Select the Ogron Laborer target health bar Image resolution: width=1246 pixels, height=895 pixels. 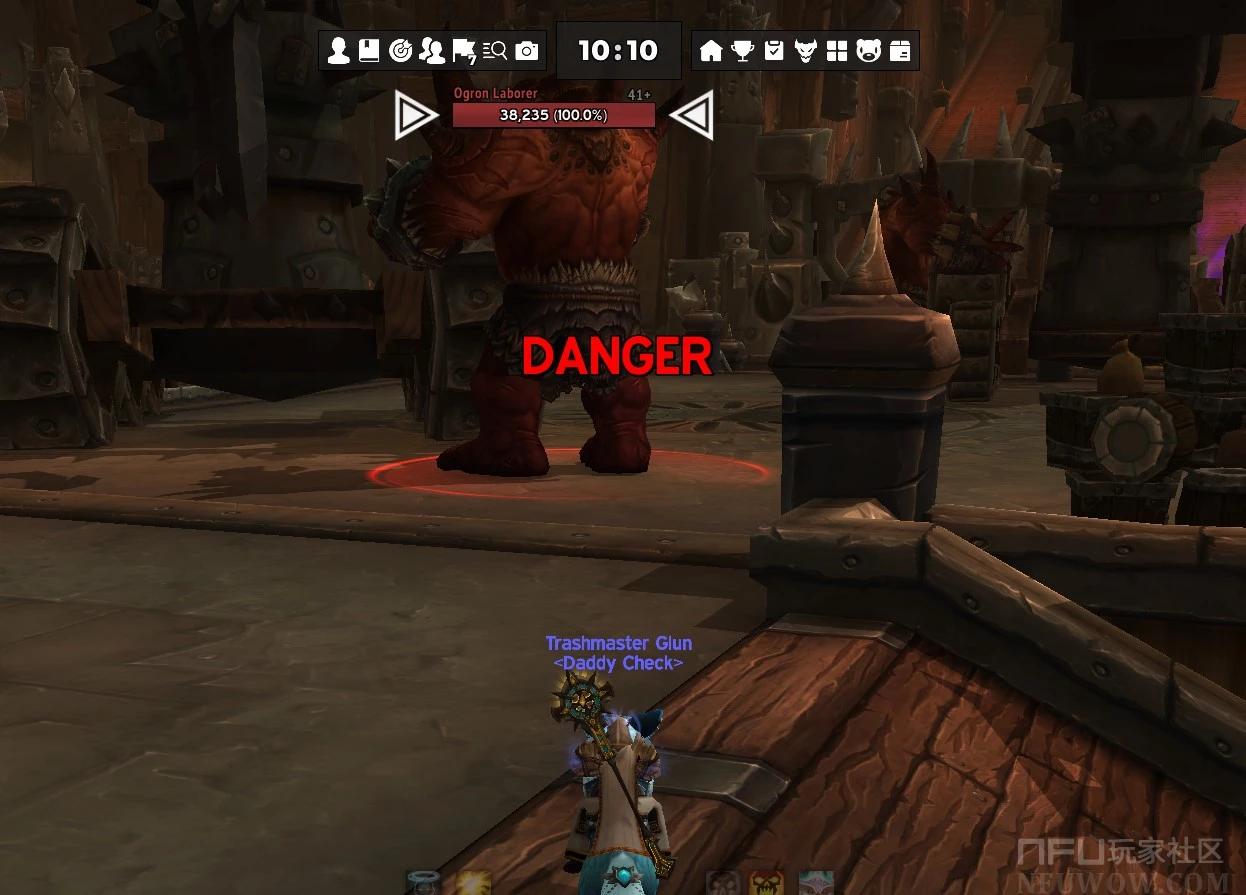point(553,115)
